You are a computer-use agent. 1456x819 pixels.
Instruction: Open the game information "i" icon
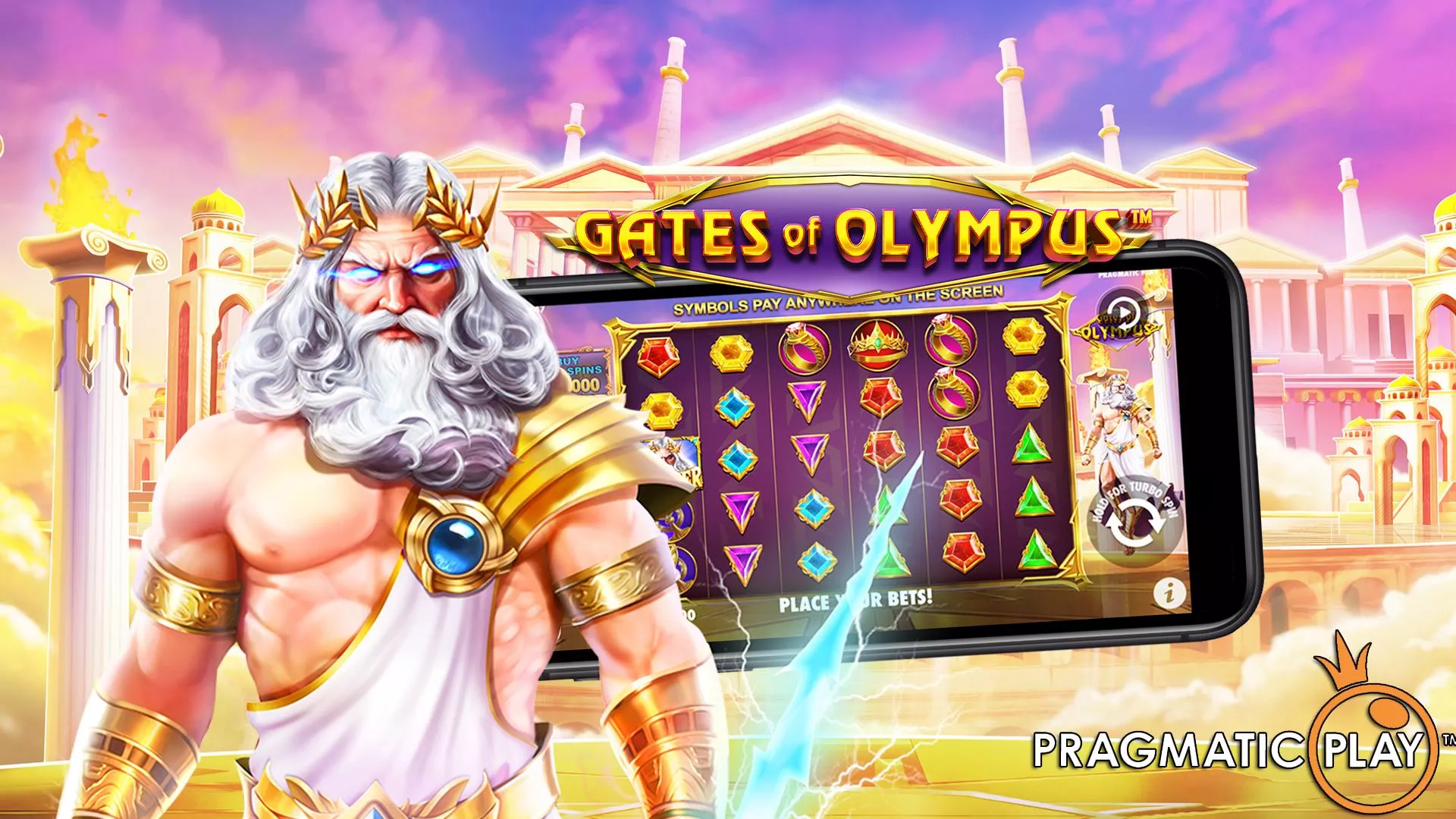[1169, 591]
